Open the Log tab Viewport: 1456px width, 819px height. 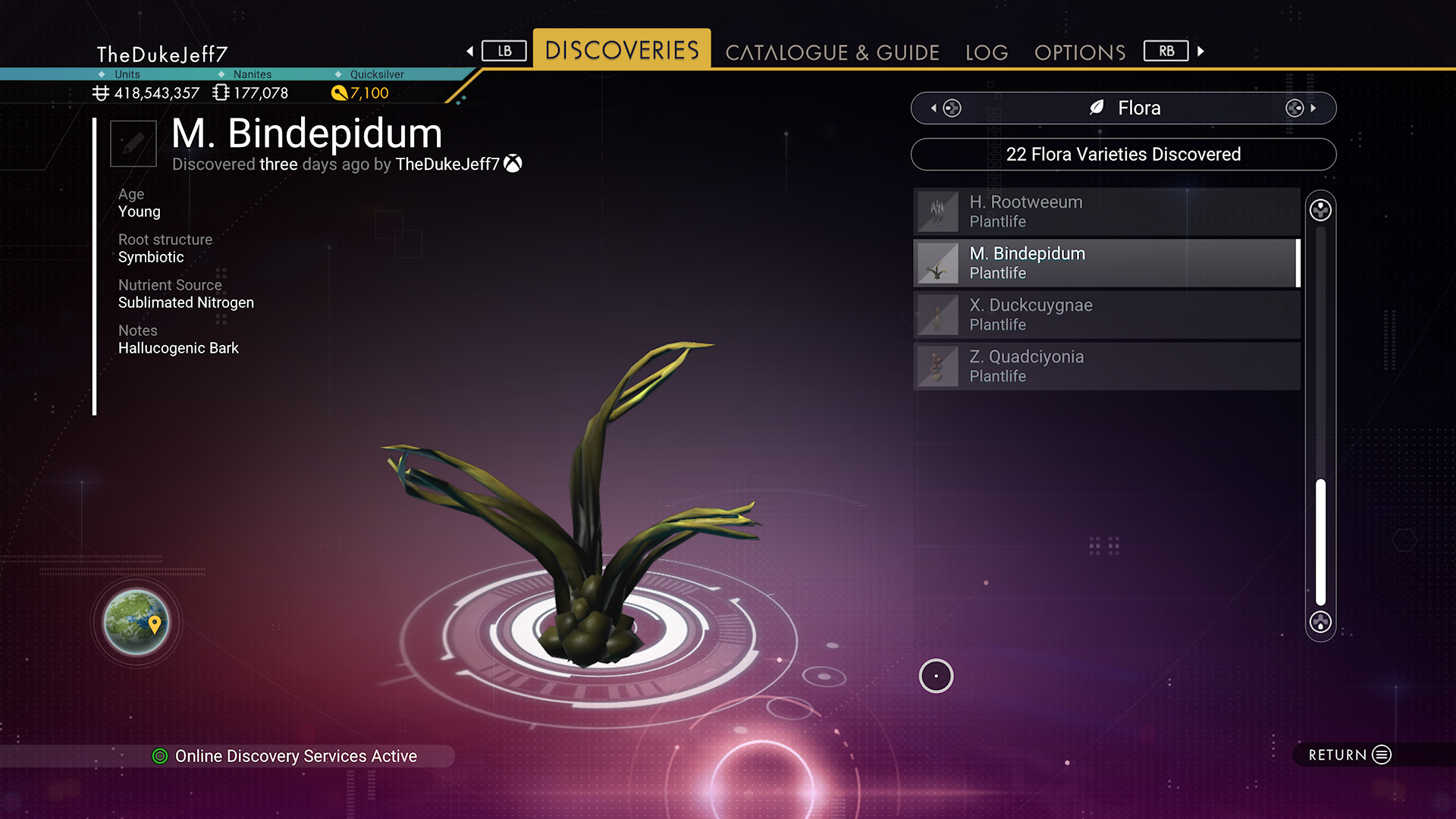987,52
